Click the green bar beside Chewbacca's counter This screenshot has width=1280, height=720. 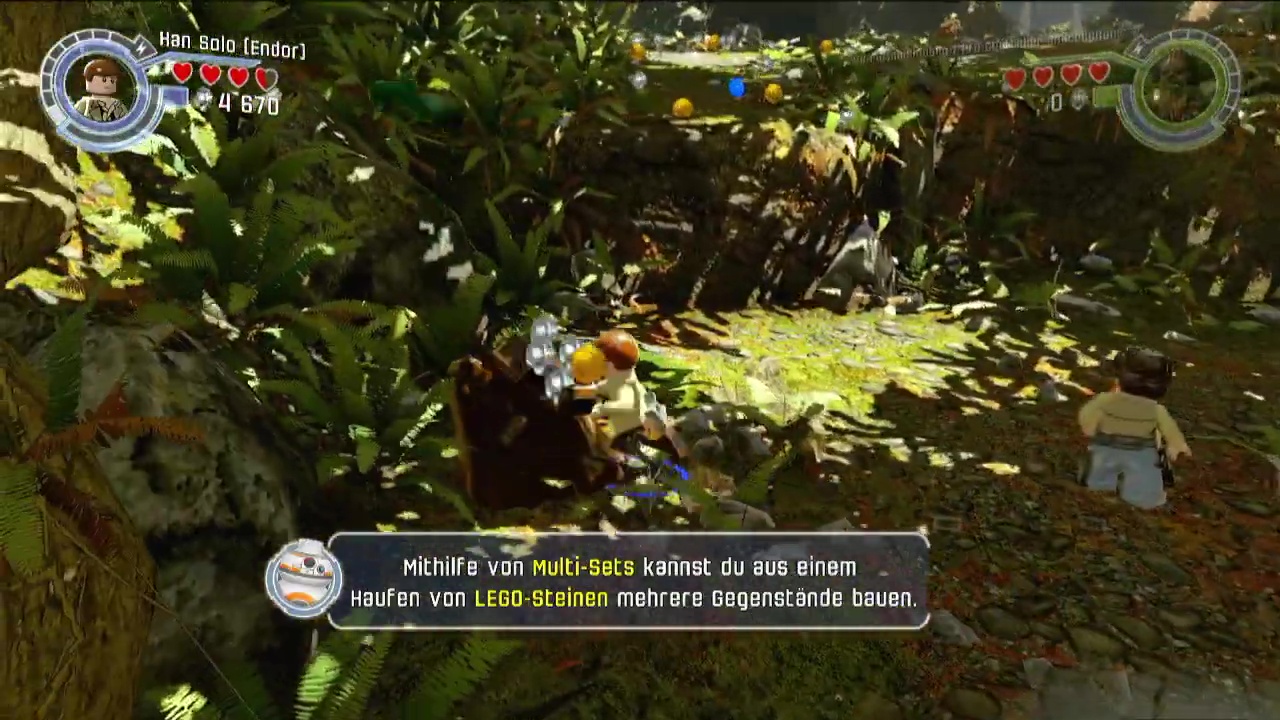(x=1105, y=97)
